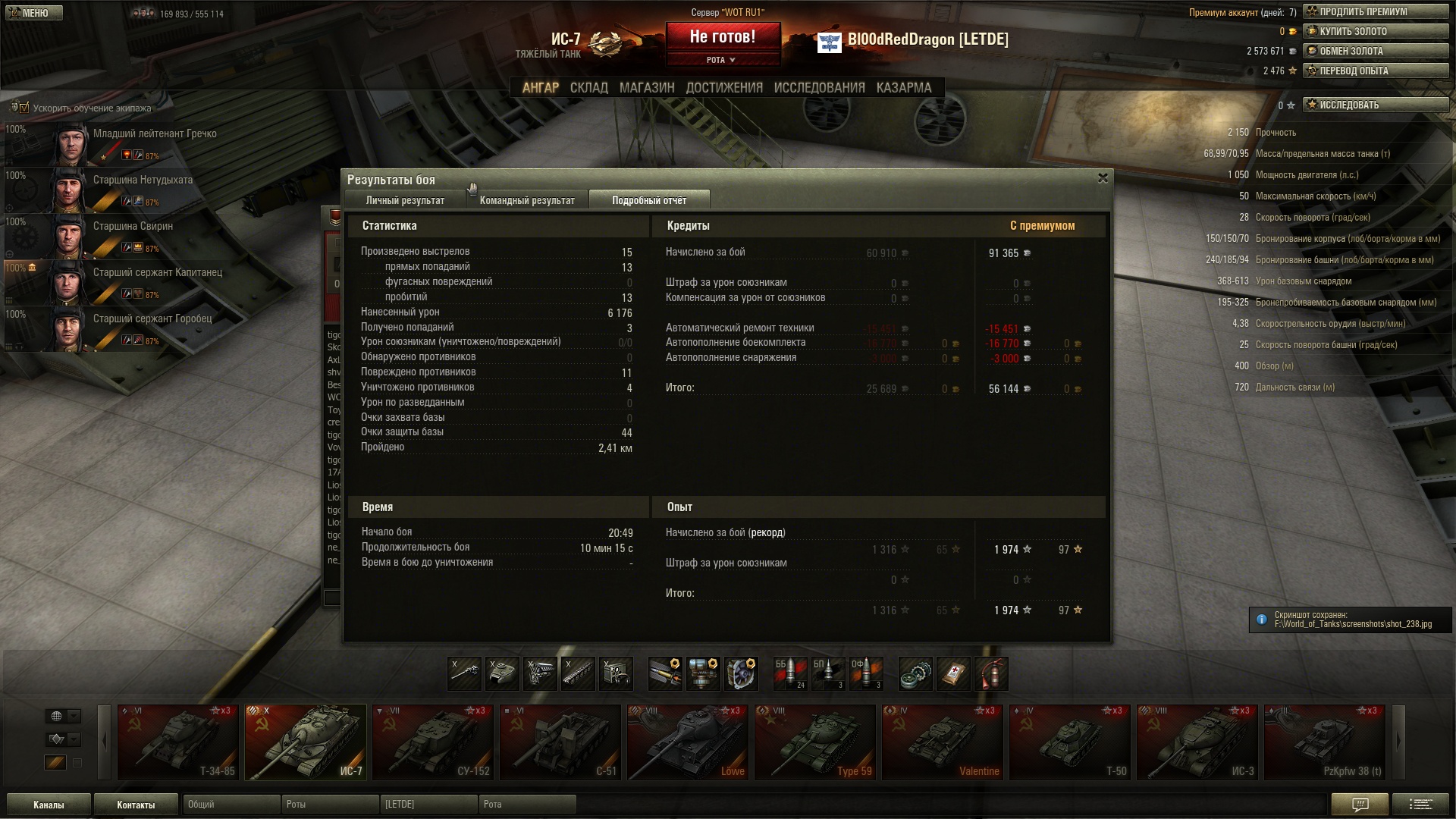Open the Командный результат tab

(527, 200)
